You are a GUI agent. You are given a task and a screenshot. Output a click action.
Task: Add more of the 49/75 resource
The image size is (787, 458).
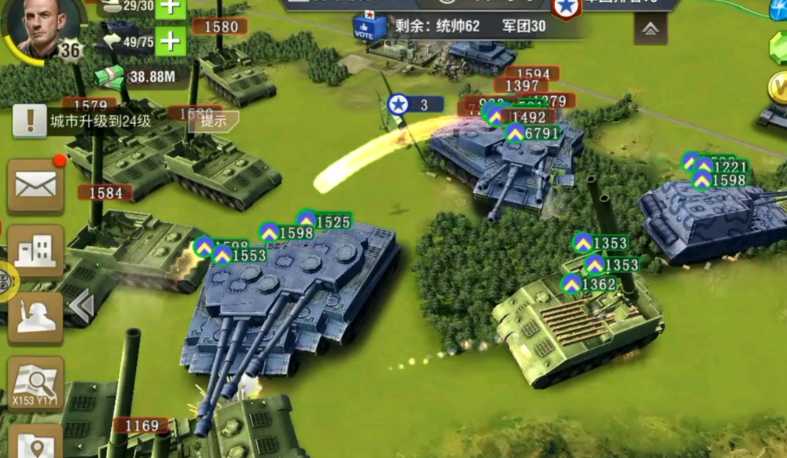pyautogui.click(x=171, y=41)
